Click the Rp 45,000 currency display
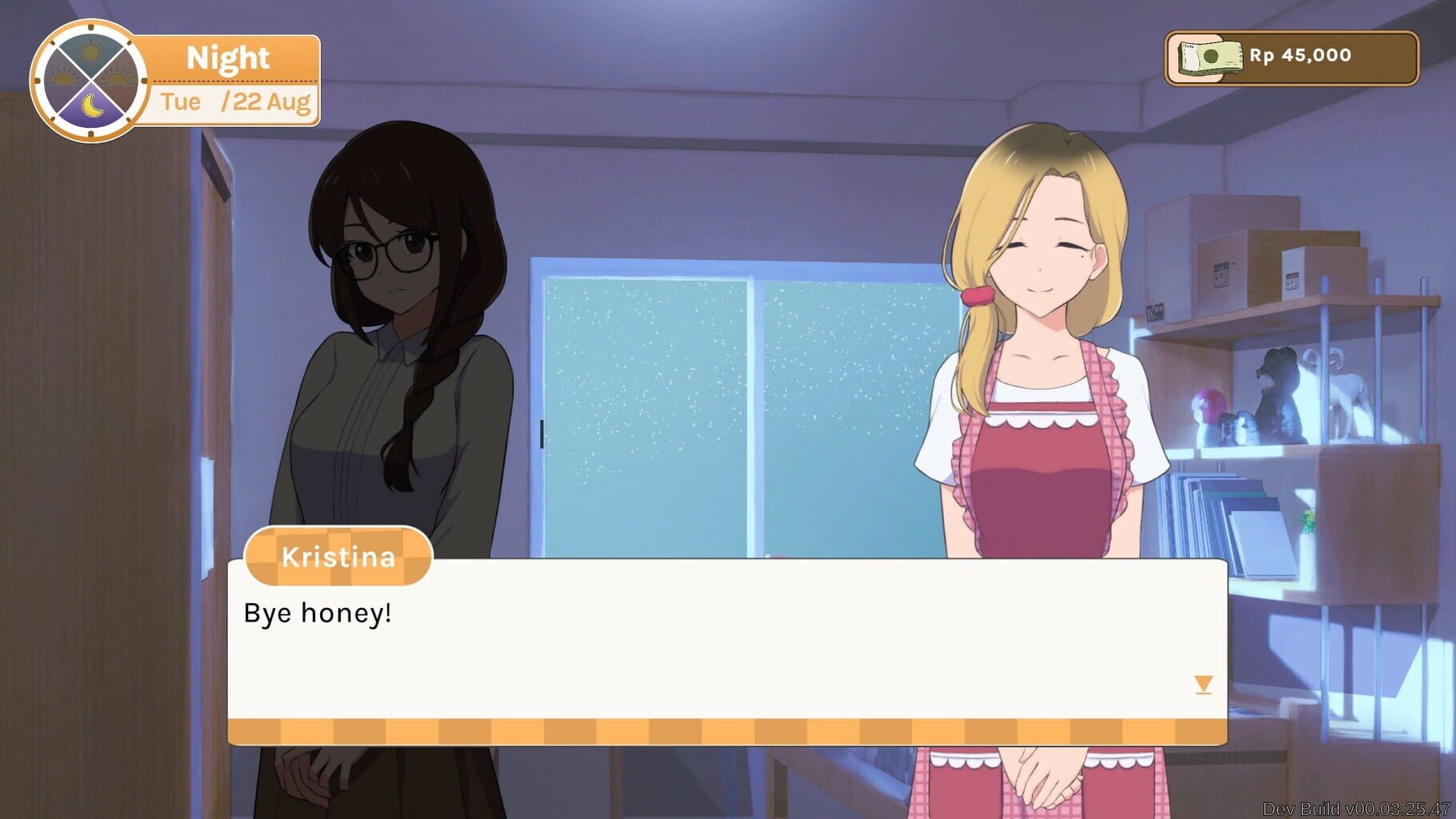 click(x=1300, y=56)
